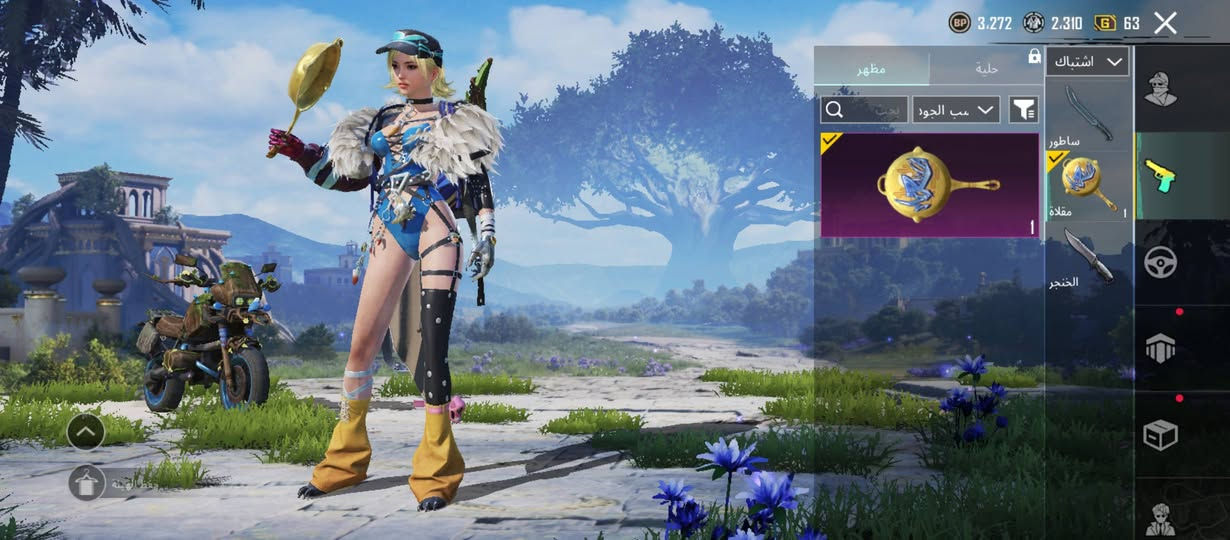The height and width of the screenshot is (540, 1230).
Task: Open the steering wheel vehicles category
Action: pos(1160,262)
